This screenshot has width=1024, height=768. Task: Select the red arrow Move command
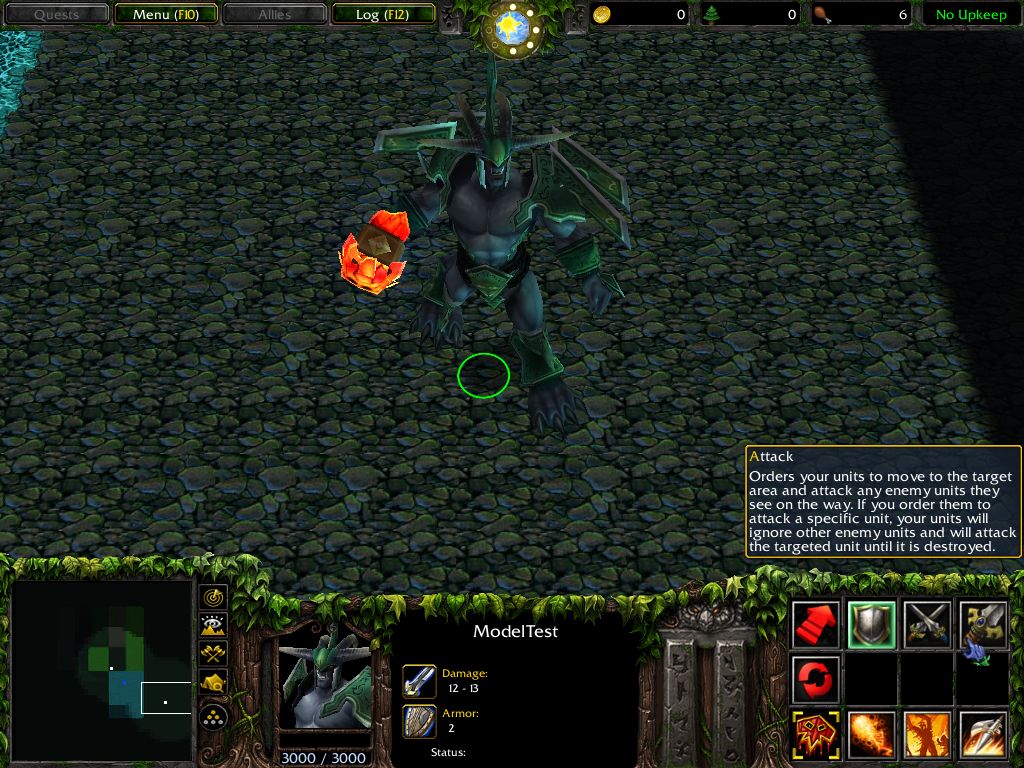tap(816, 625)
